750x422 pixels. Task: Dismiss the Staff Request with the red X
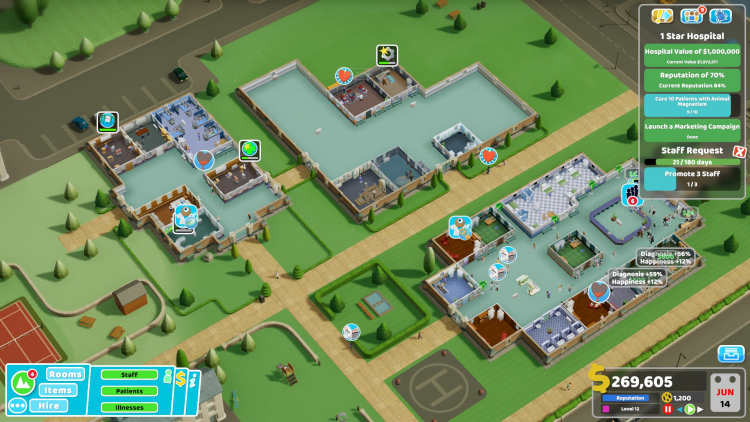point(739,151)
